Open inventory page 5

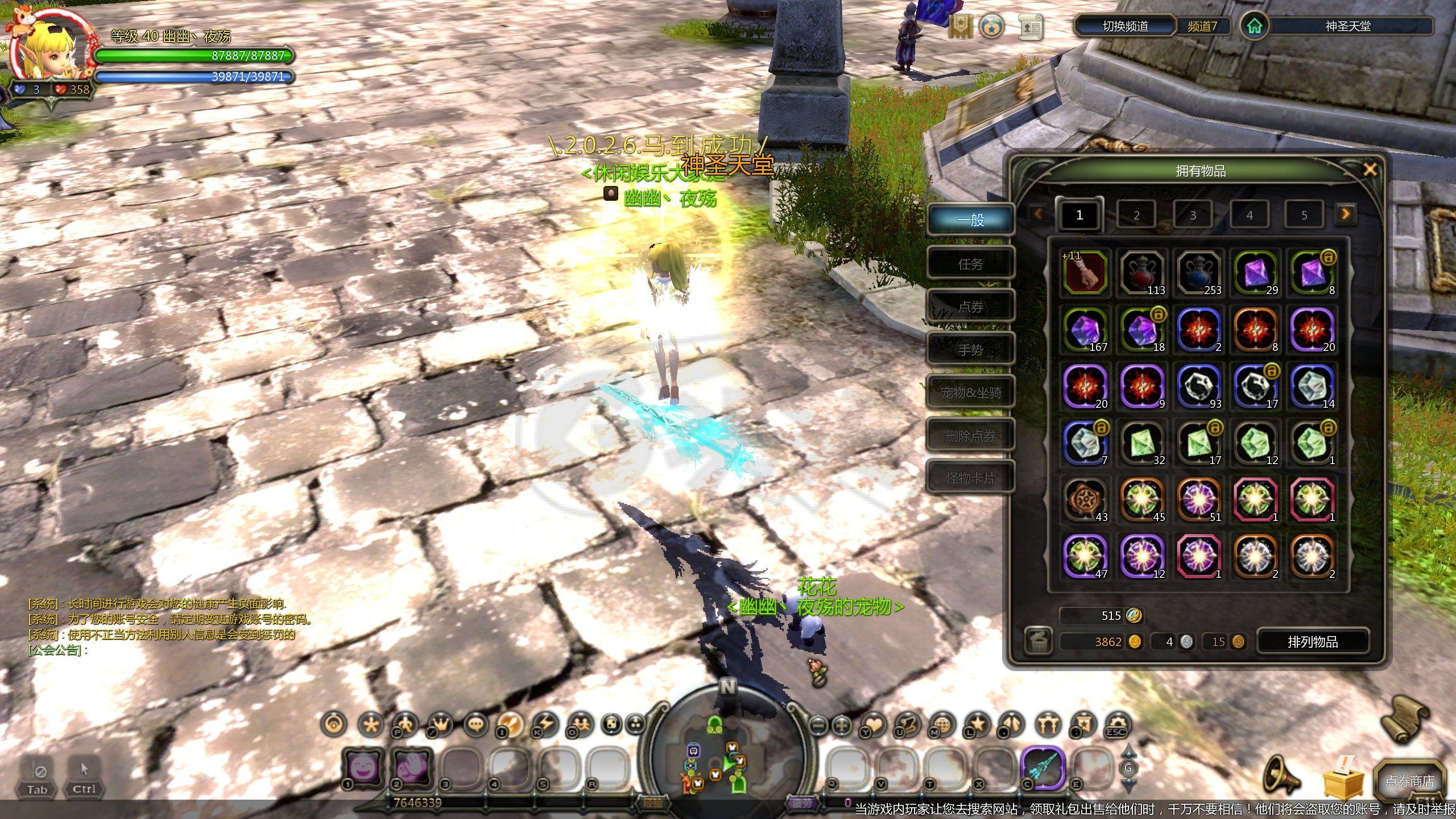click(1304, 215)
